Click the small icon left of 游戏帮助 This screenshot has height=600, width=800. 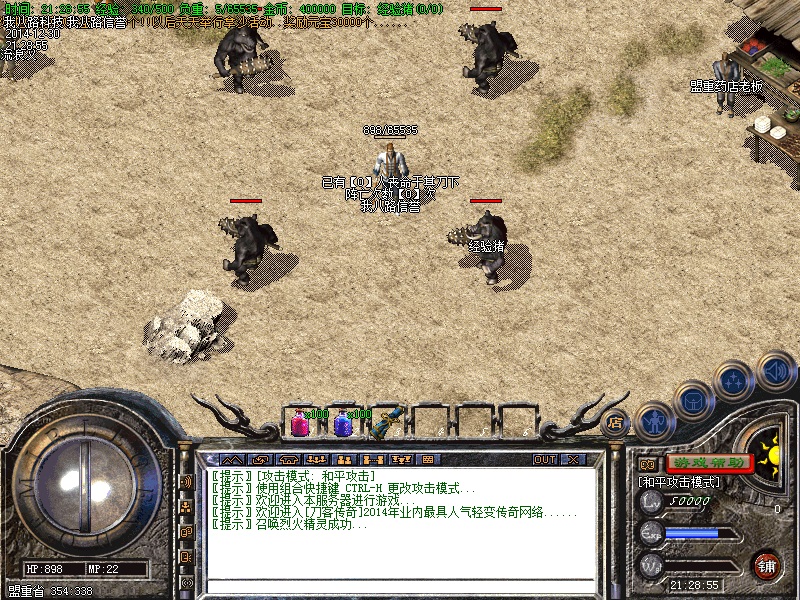pos(647,464)
